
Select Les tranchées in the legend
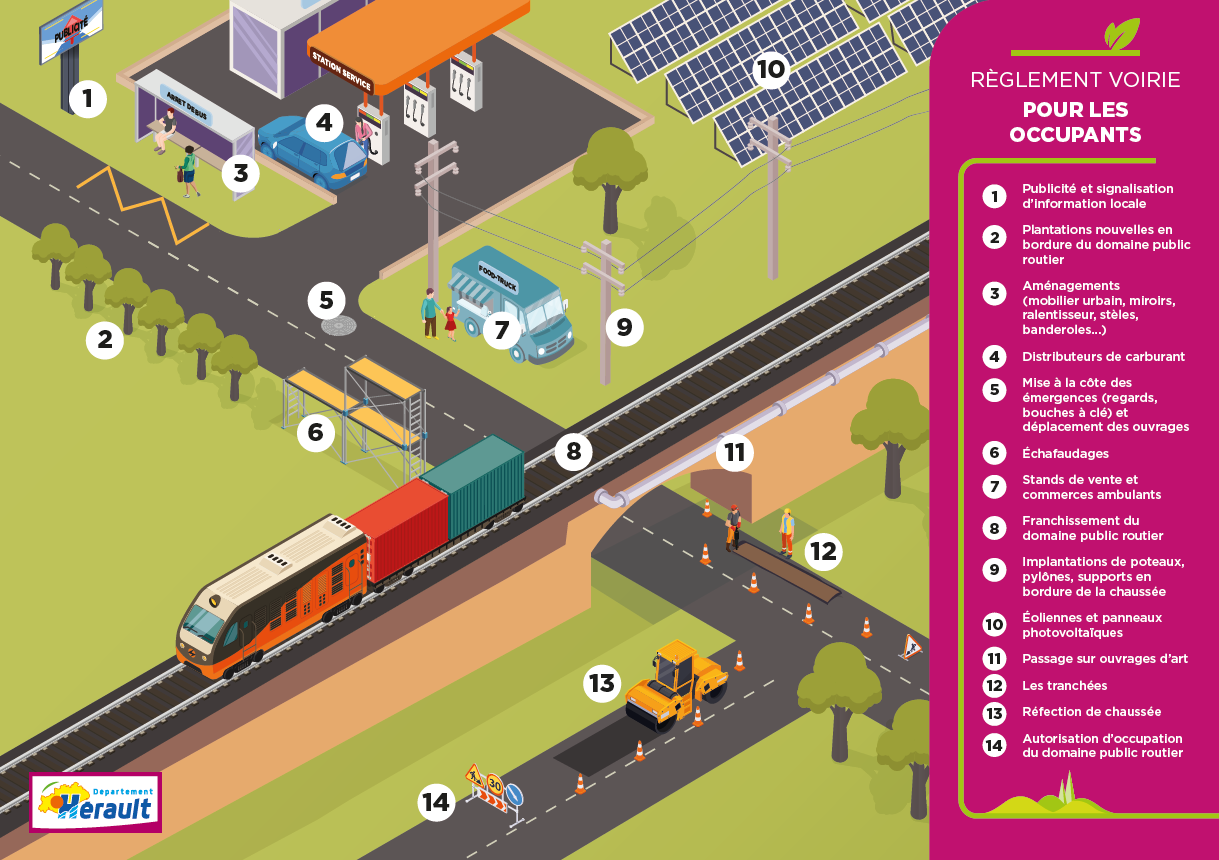coord(1064,686)
